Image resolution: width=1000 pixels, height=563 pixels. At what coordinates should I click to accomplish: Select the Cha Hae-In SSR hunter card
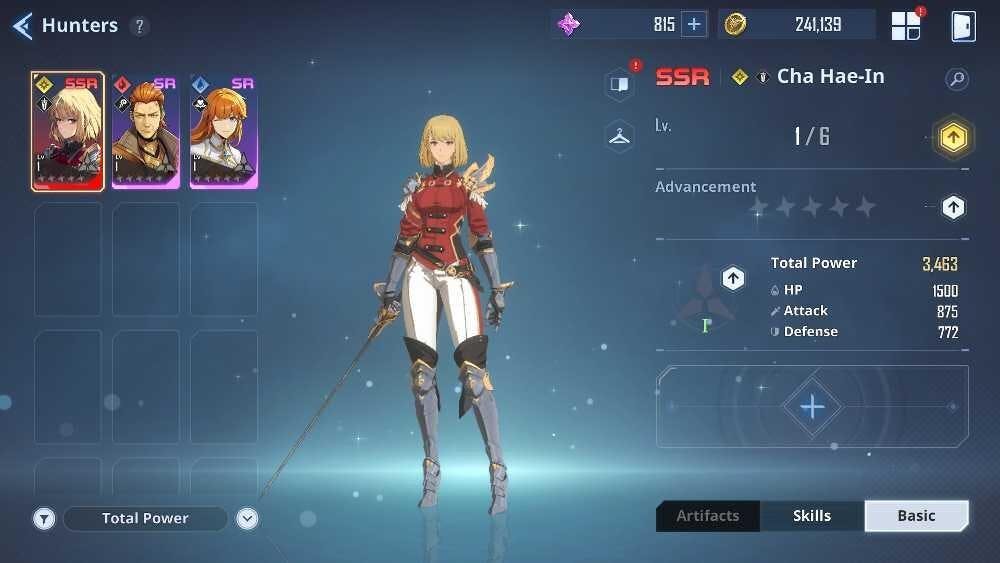point(67,131)
